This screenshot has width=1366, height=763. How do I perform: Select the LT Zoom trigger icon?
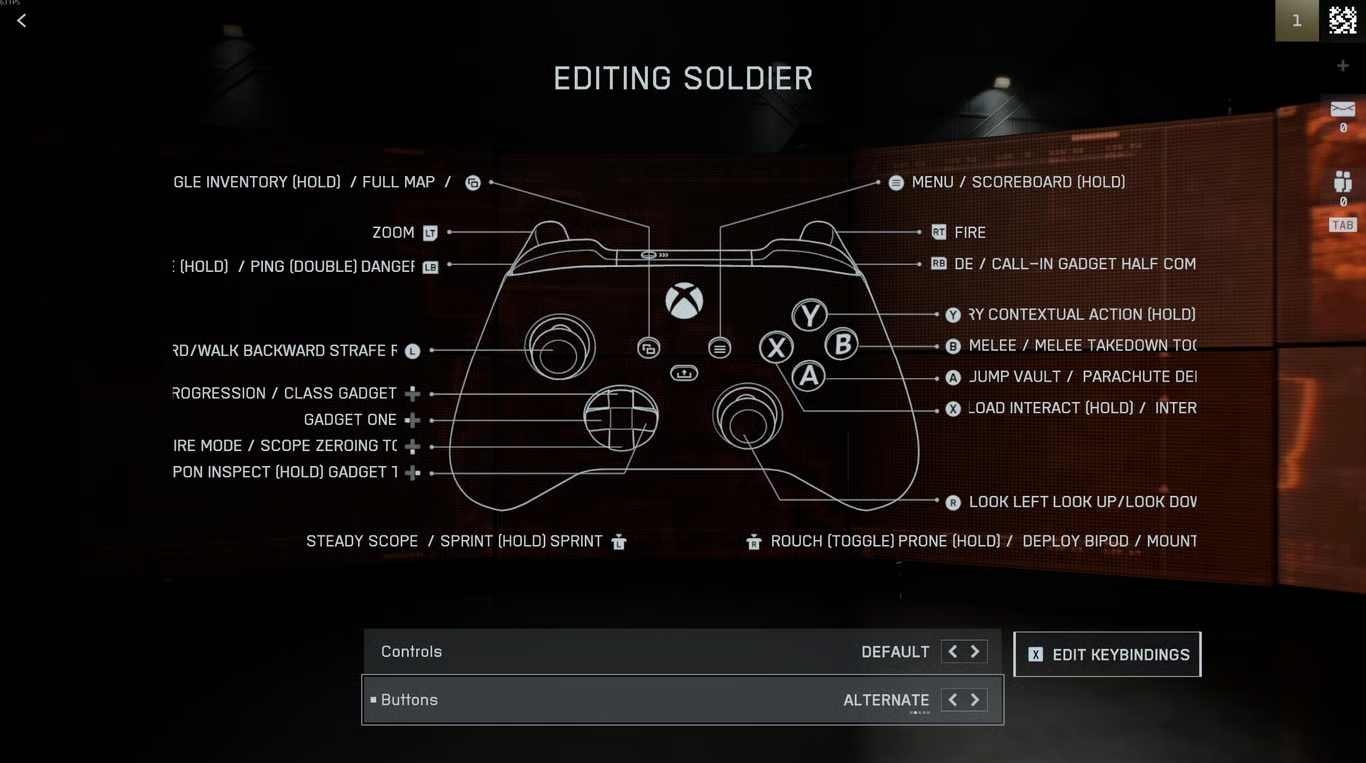pos(430,232)
